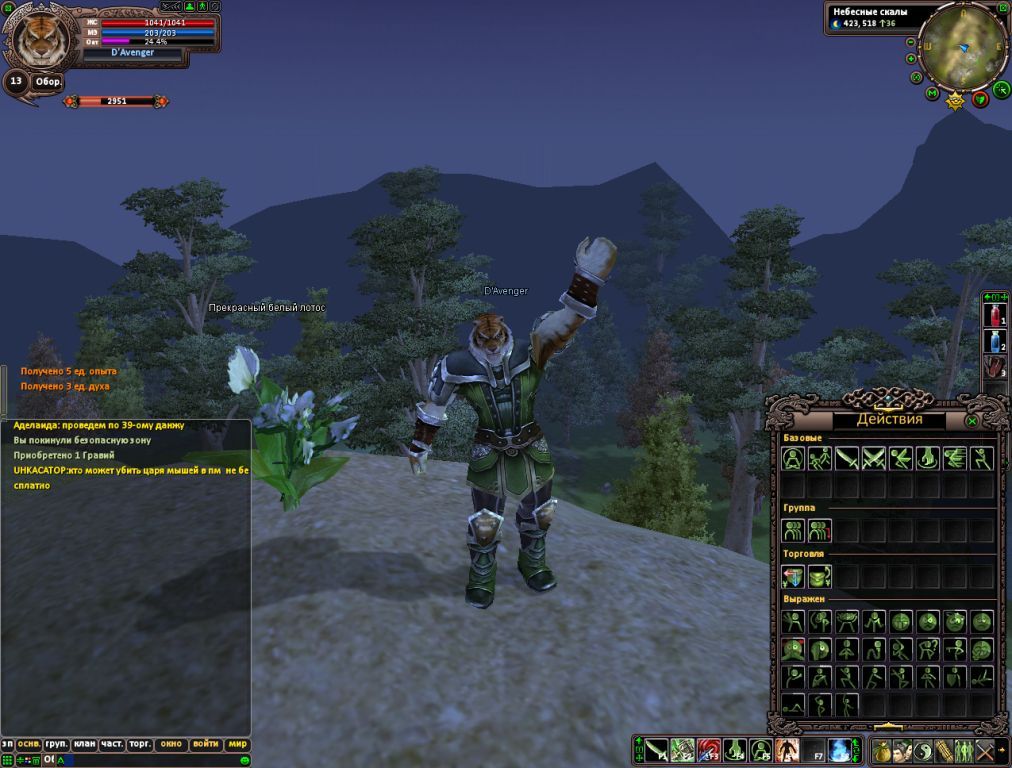Open the trade arrows action in Торговля
The width and height of the screenshot is (1012, 768).
click(793, 576)
